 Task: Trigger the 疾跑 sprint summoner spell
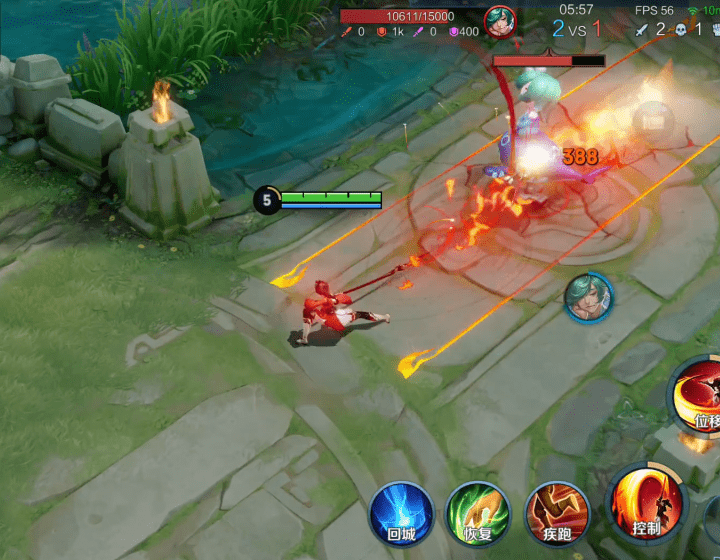tap(557, 513)
